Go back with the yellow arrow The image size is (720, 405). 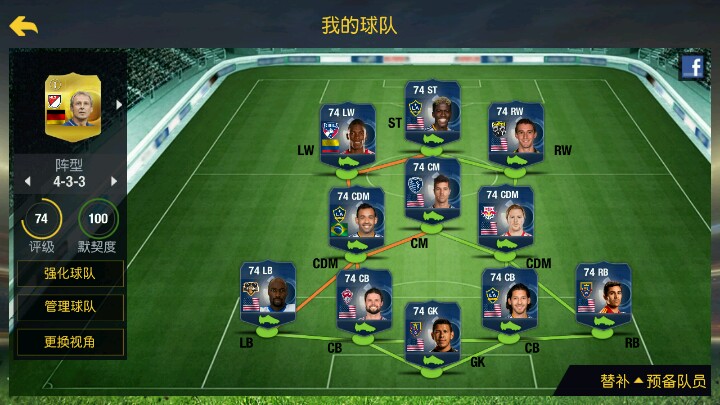[x=24, y=26]
